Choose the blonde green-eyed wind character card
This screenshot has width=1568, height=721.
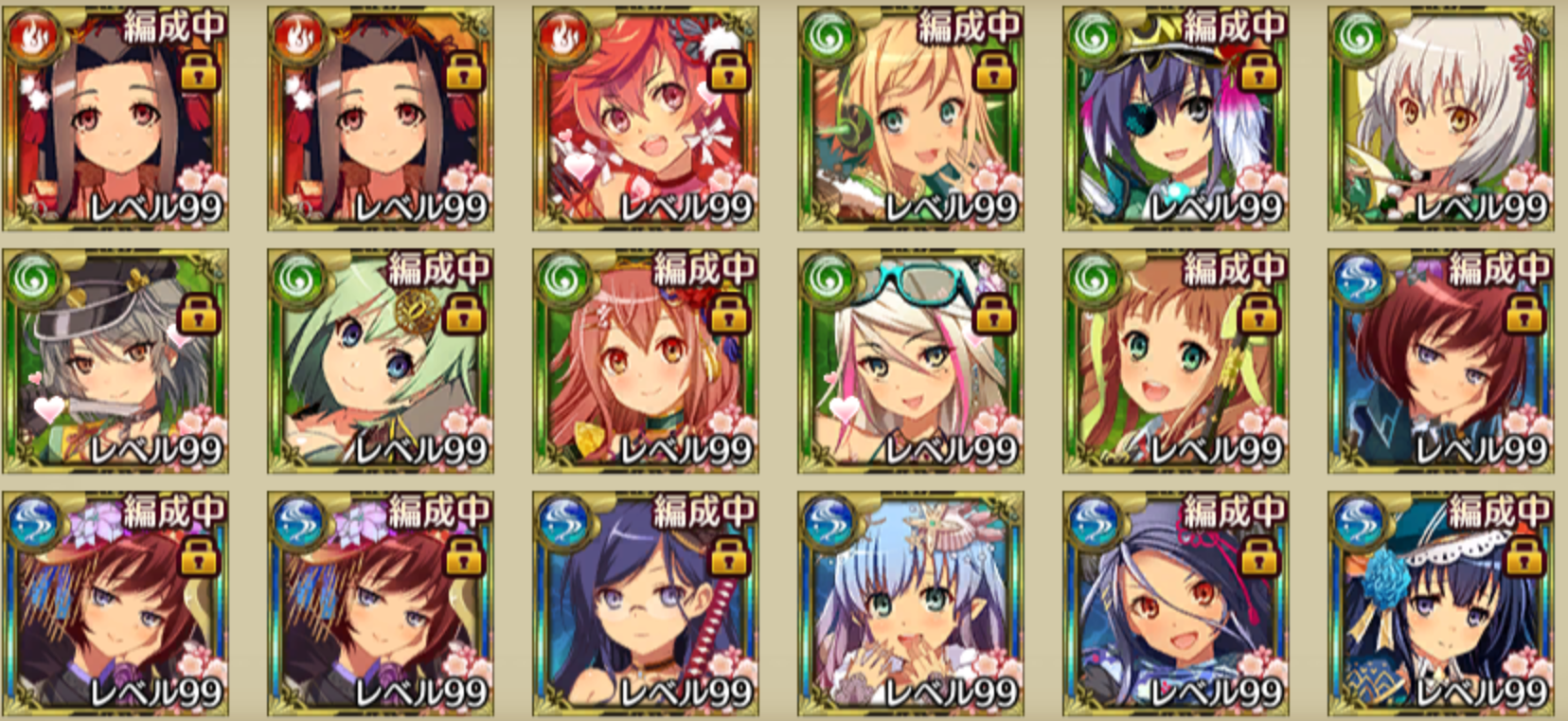[910, 119]
